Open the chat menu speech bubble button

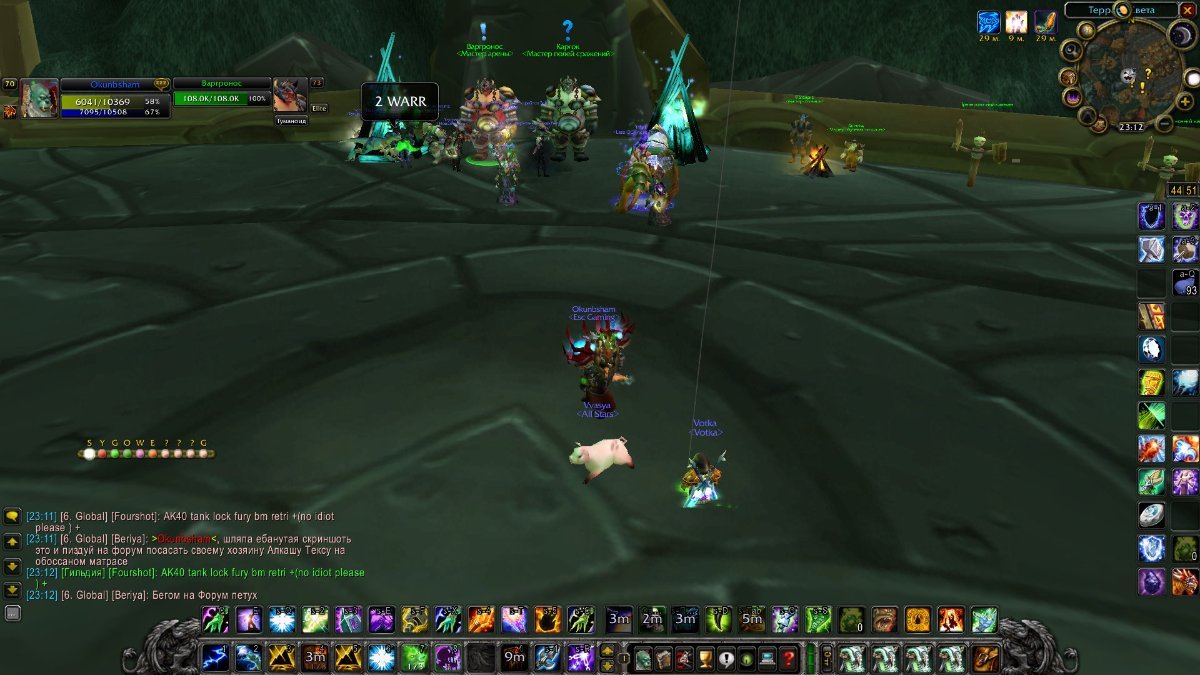(x=12, y=517)
